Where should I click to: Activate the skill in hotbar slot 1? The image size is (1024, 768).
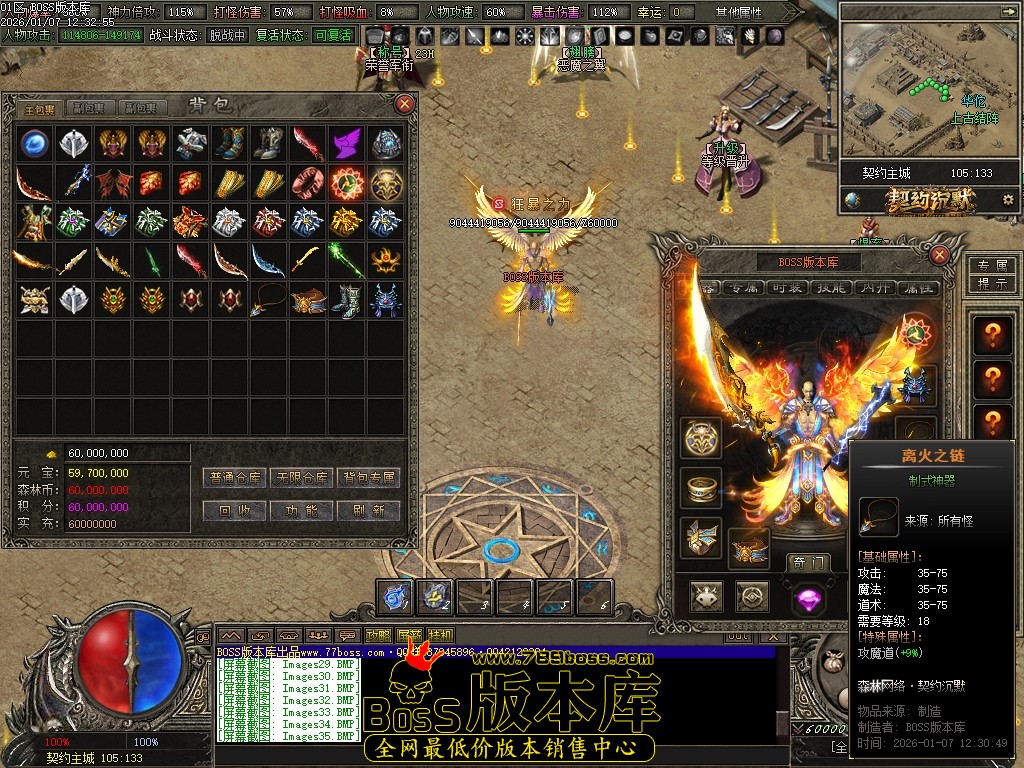[x=397, y=597]
